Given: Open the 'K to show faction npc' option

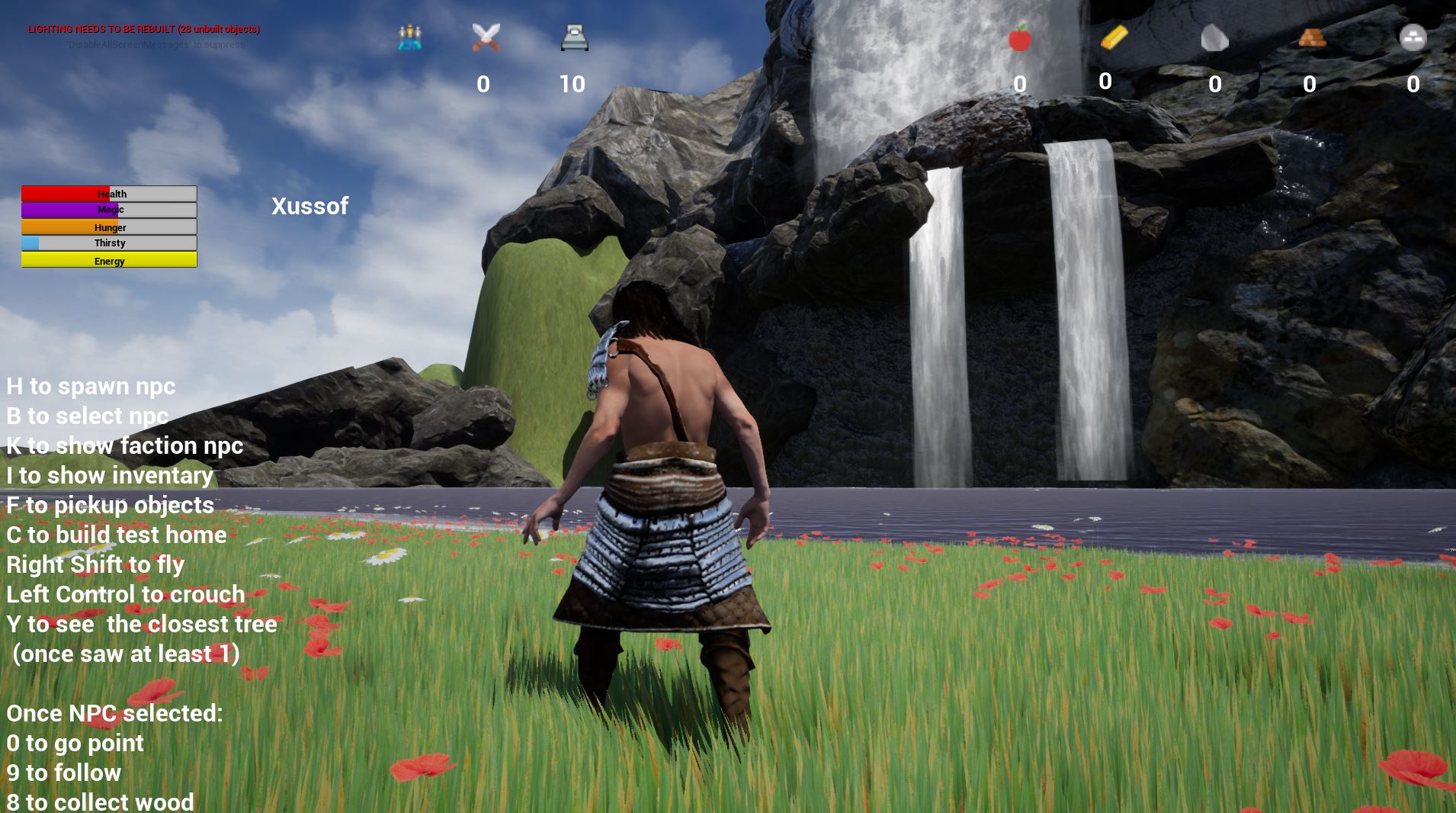Looking at the screenshot, I should 124,445.
